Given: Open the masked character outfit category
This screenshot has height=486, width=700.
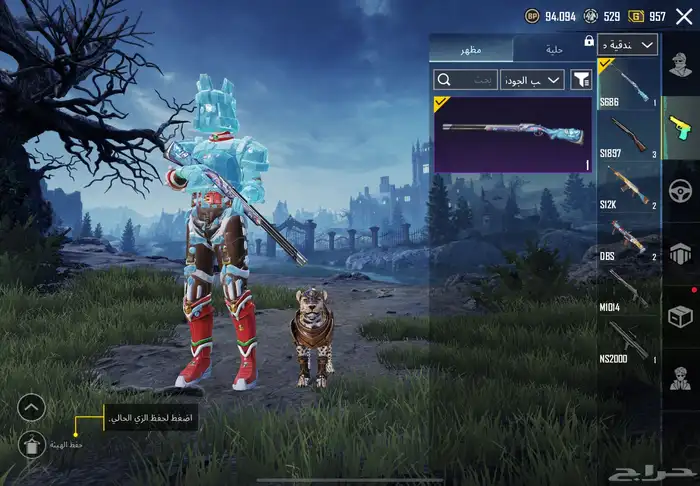Looking at the screenshot, I should tap(679, 378).
